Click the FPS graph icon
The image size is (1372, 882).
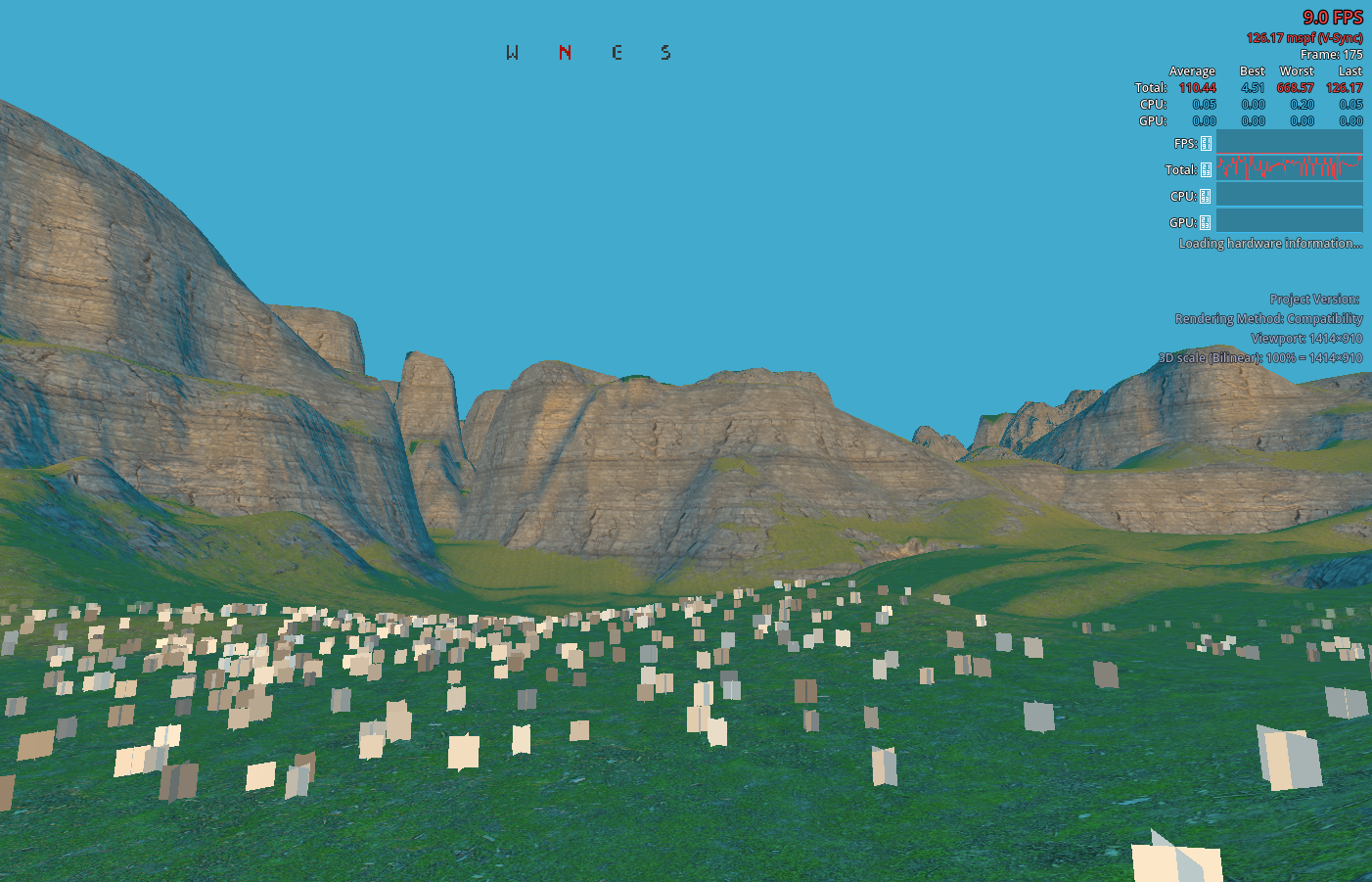(1206, 142)
